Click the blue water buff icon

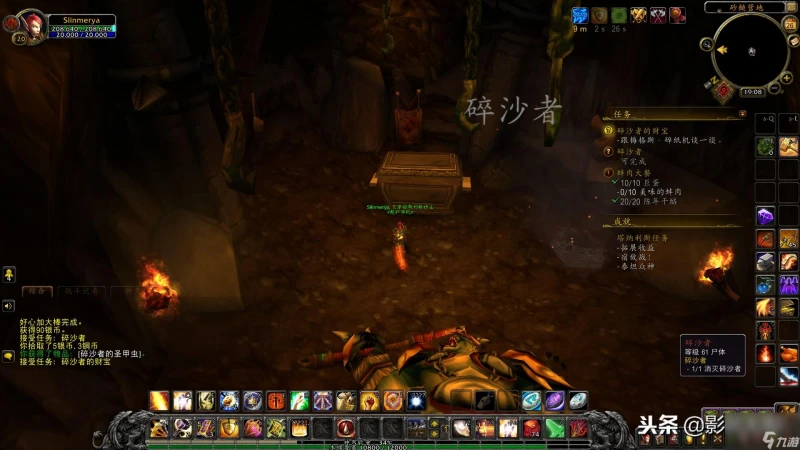pos(579,15)
